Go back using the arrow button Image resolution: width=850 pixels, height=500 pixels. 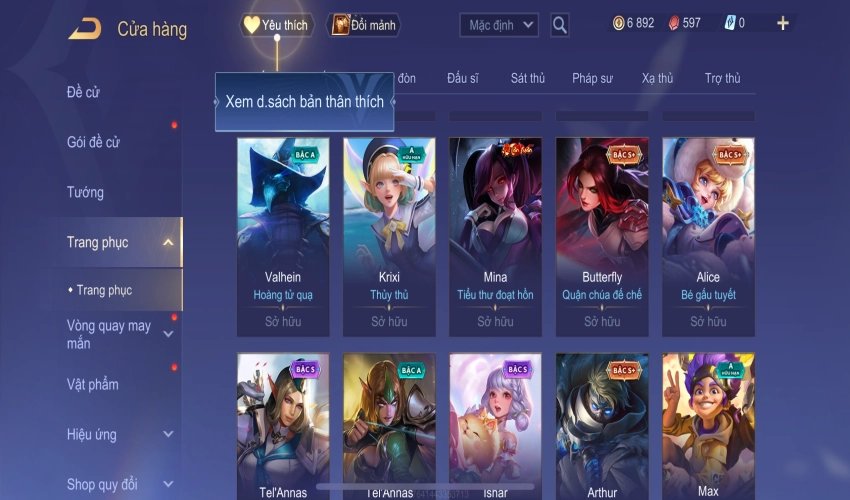84,28
